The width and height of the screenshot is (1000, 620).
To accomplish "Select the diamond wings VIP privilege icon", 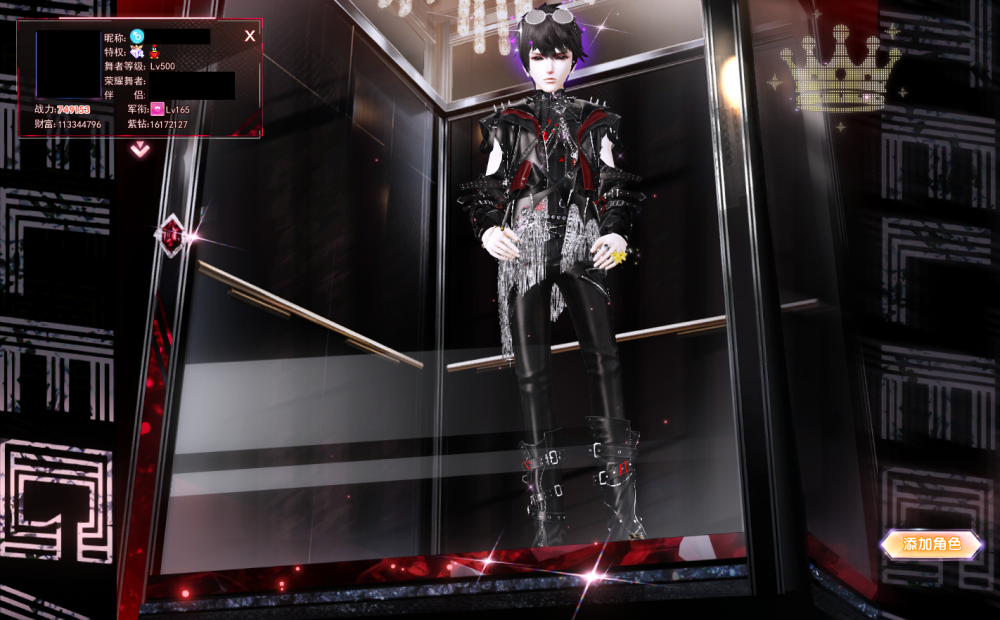I will 137,51.
